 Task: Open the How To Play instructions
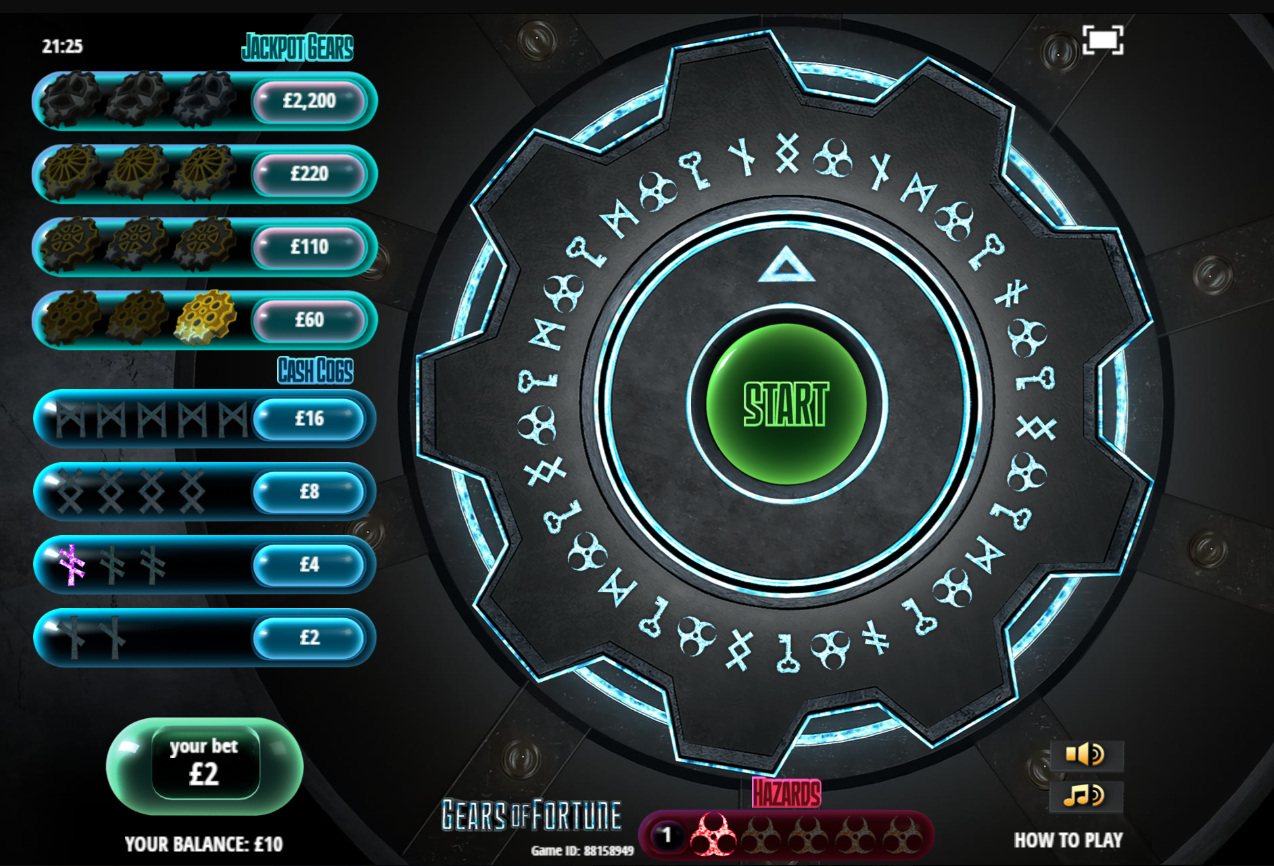pyautogui.click(x=1068, y=840)
